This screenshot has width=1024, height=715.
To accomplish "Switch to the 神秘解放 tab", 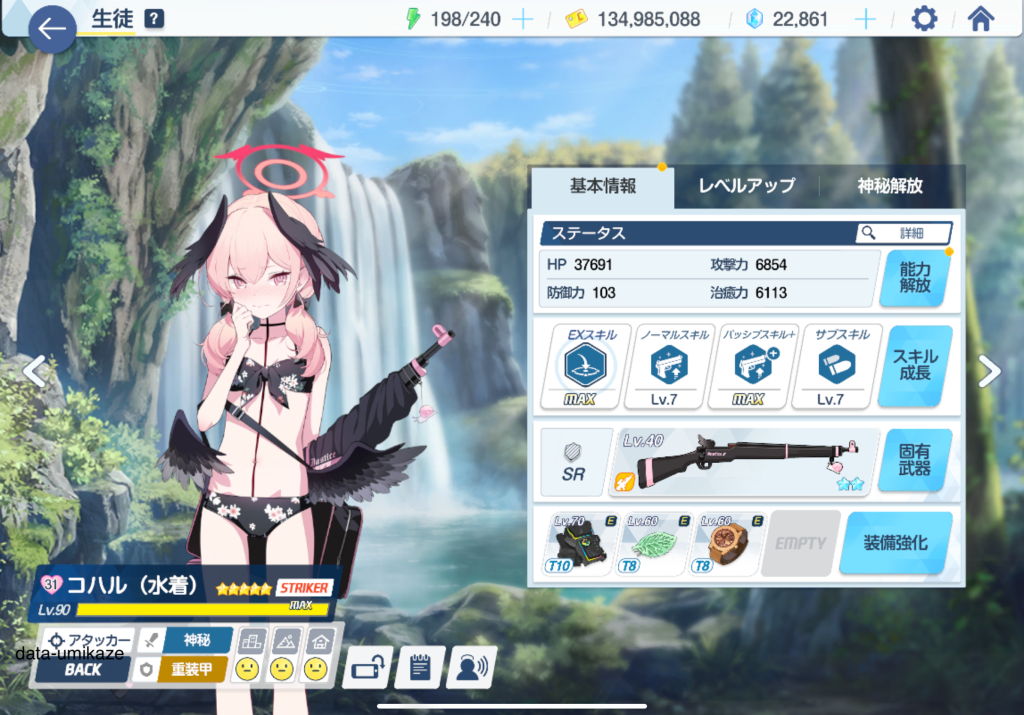I will pyautogui.click(x=890, y=186).
